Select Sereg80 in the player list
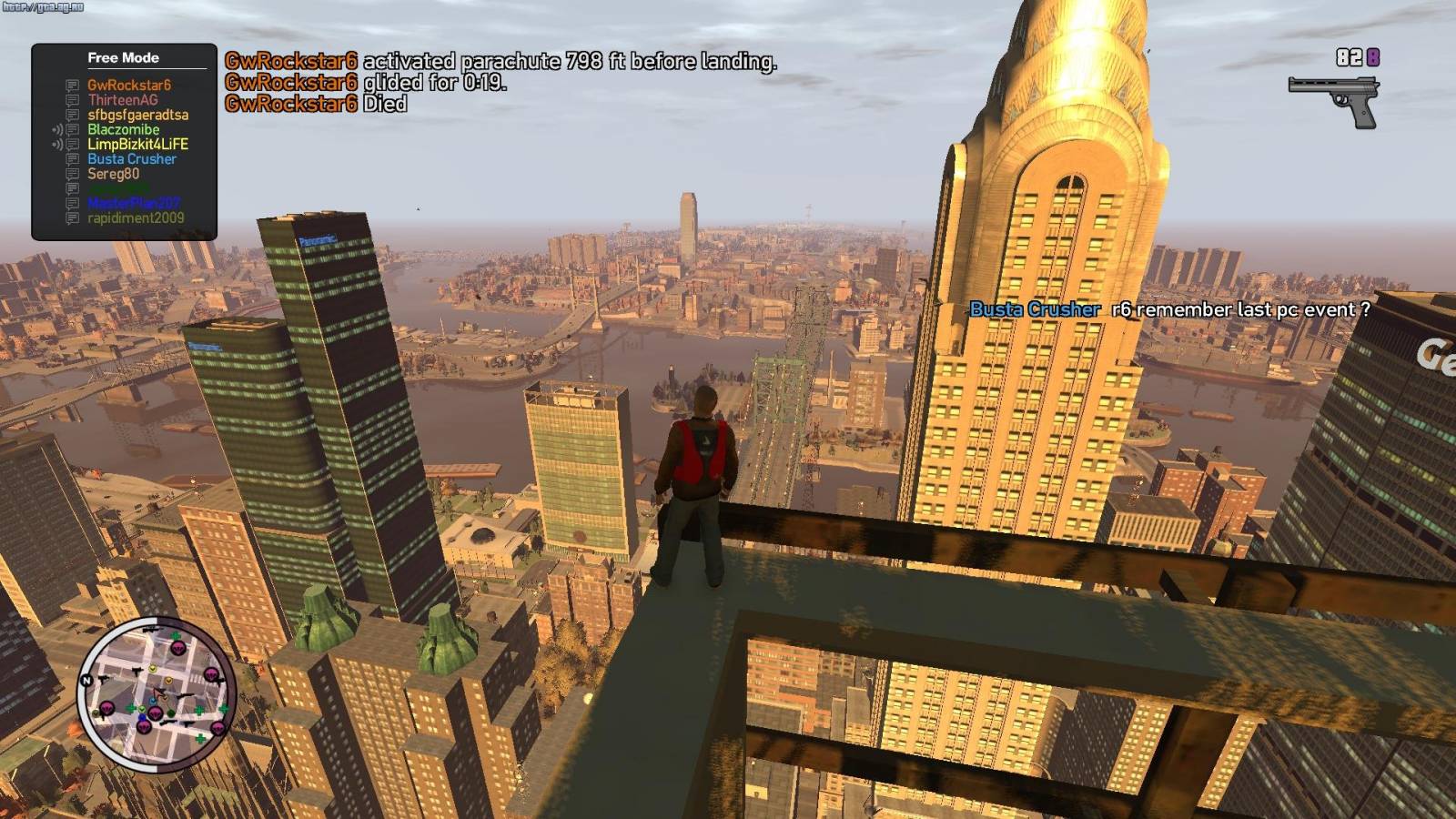Screen dimensions: 1456x819 click(x=113, y=174)
